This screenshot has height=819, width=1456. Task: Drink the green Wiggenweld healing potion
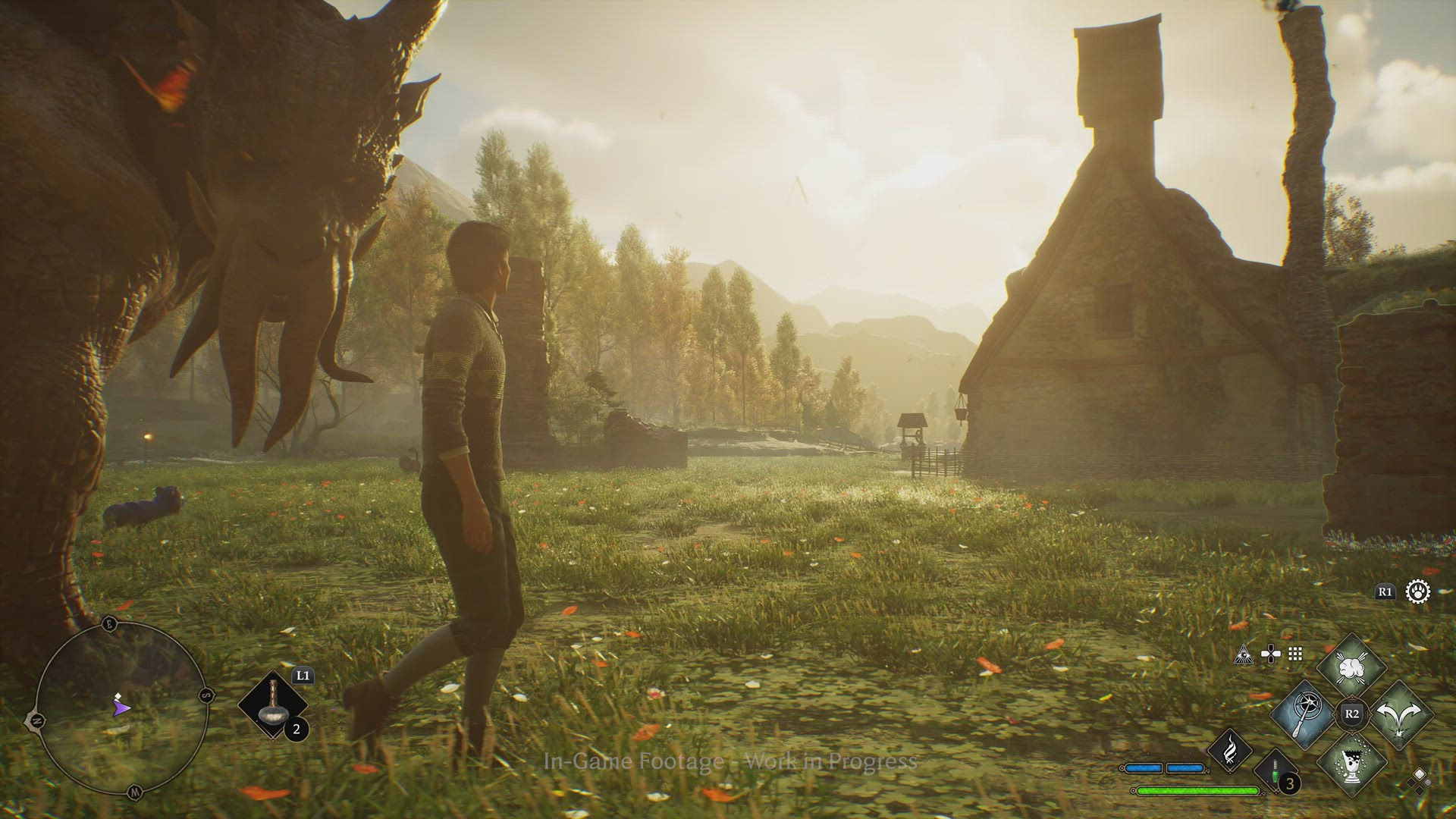[x=1275, y=773]
